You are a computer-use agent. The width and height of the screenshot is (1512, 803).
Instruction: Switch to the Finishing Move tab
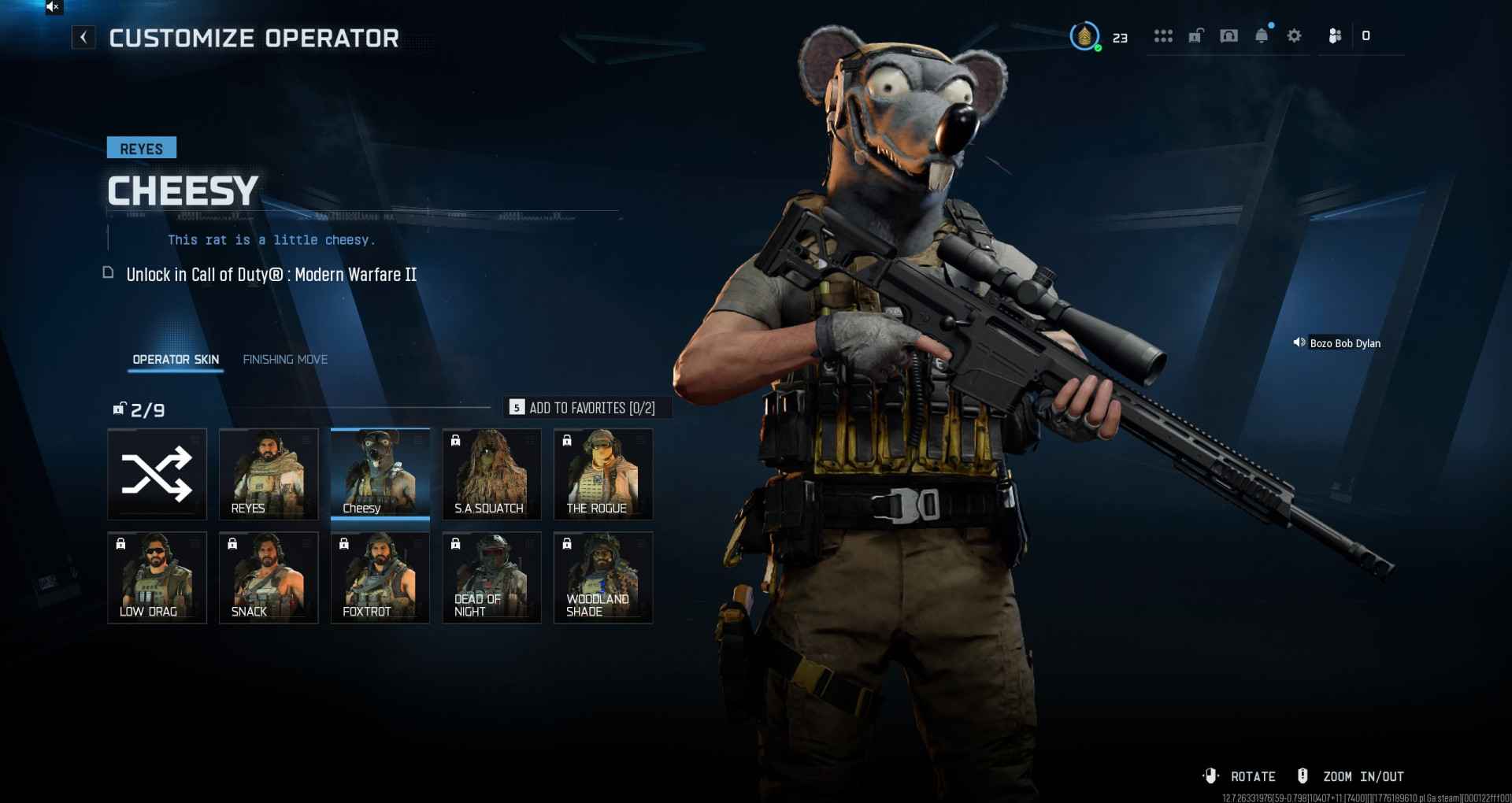coord(285,360)
